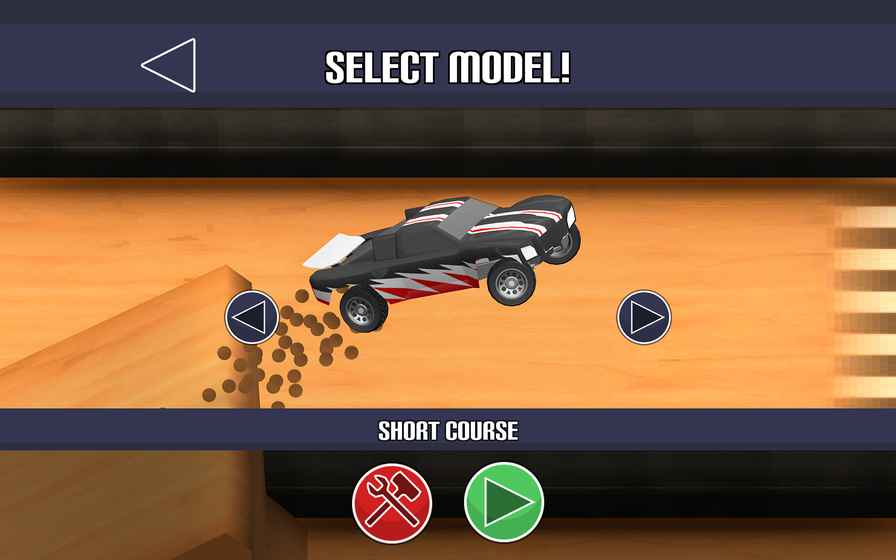Start with the green play button
Screen dimensions: 896x560
coord(504,502)
